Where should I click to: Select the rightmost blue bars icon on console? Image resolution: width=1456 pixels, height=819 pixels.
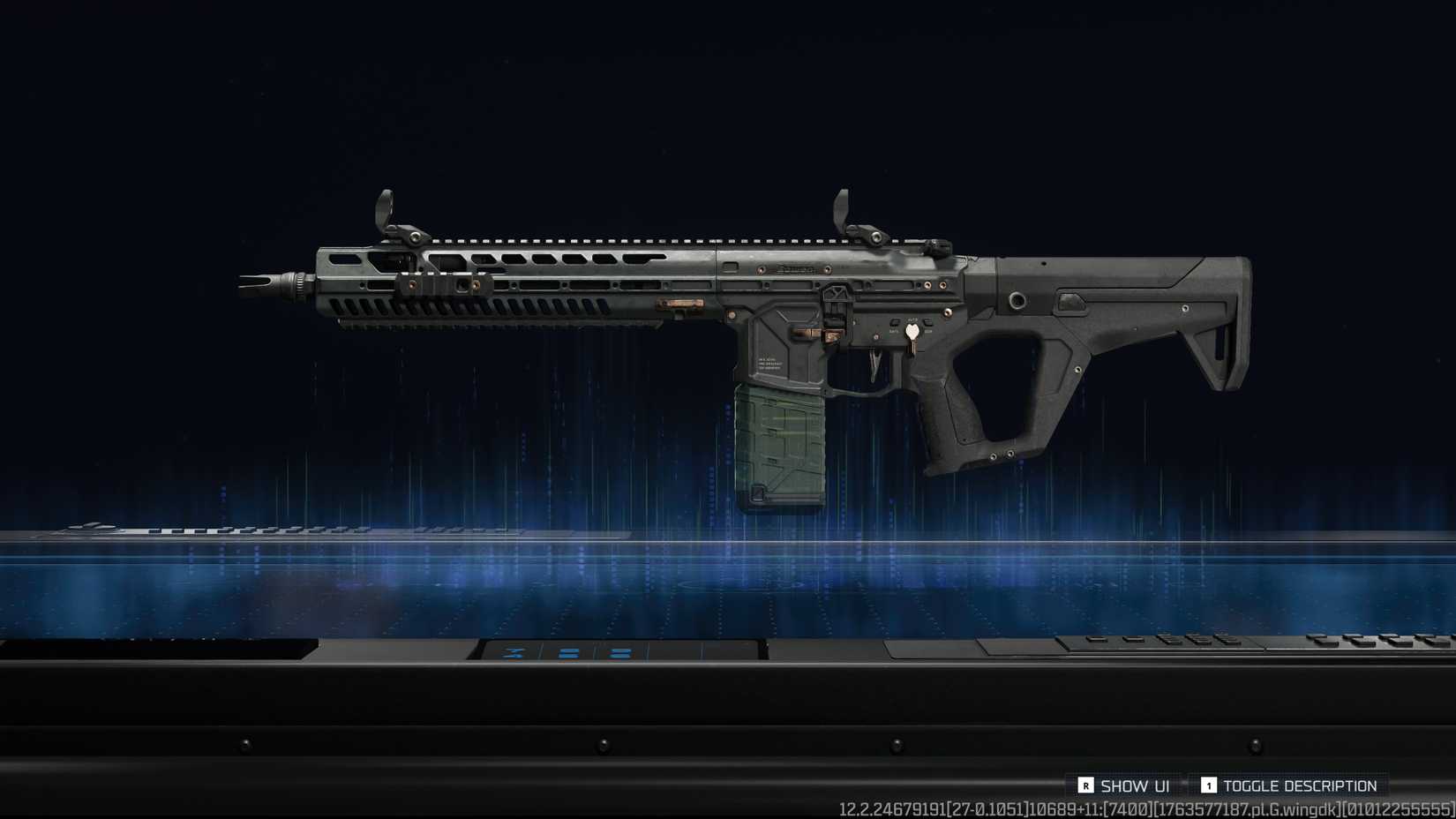click(619, 653)
